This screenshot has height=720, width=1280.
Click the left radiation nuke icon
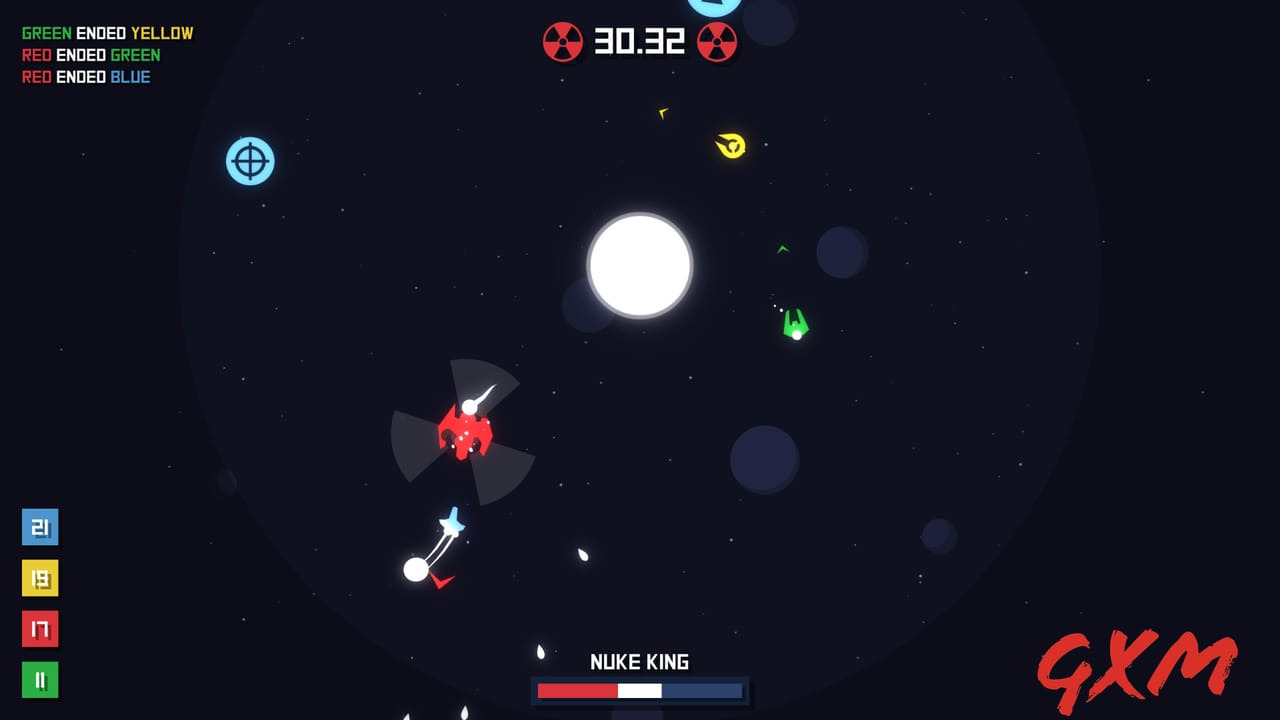566,43
